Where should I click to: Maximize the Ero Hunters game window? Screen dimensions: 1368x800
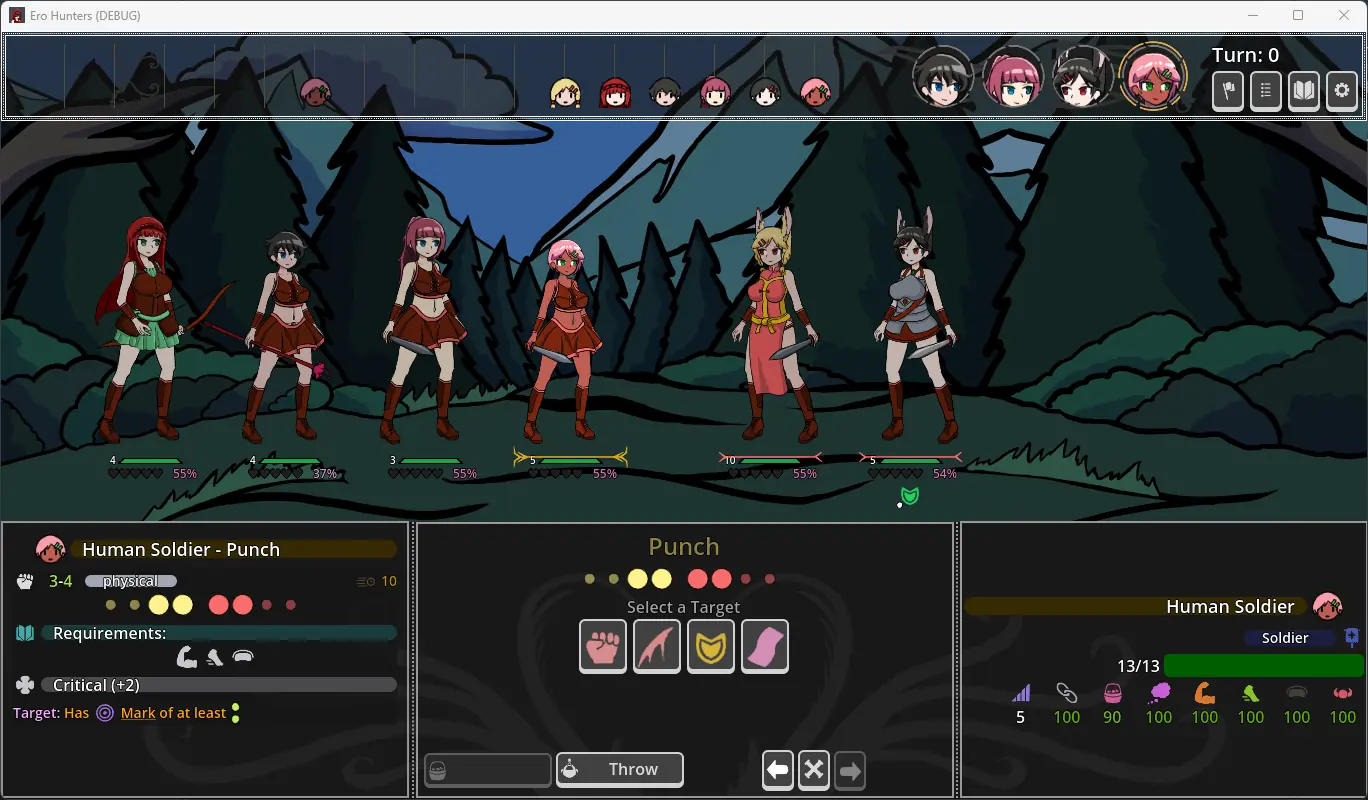1298,15
